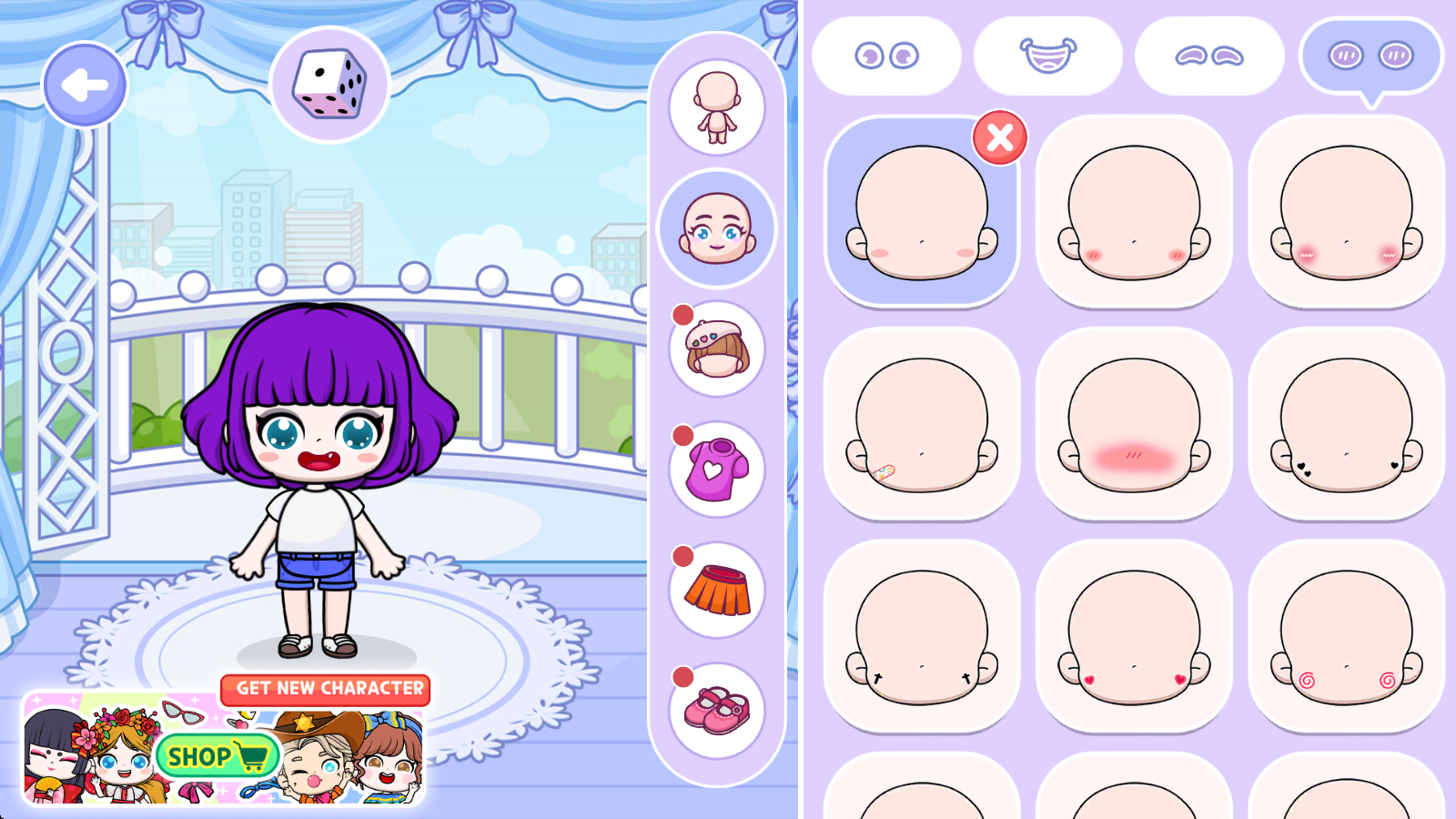Choose the red hearts cheek style
1456x819 pixels.
1134,637
